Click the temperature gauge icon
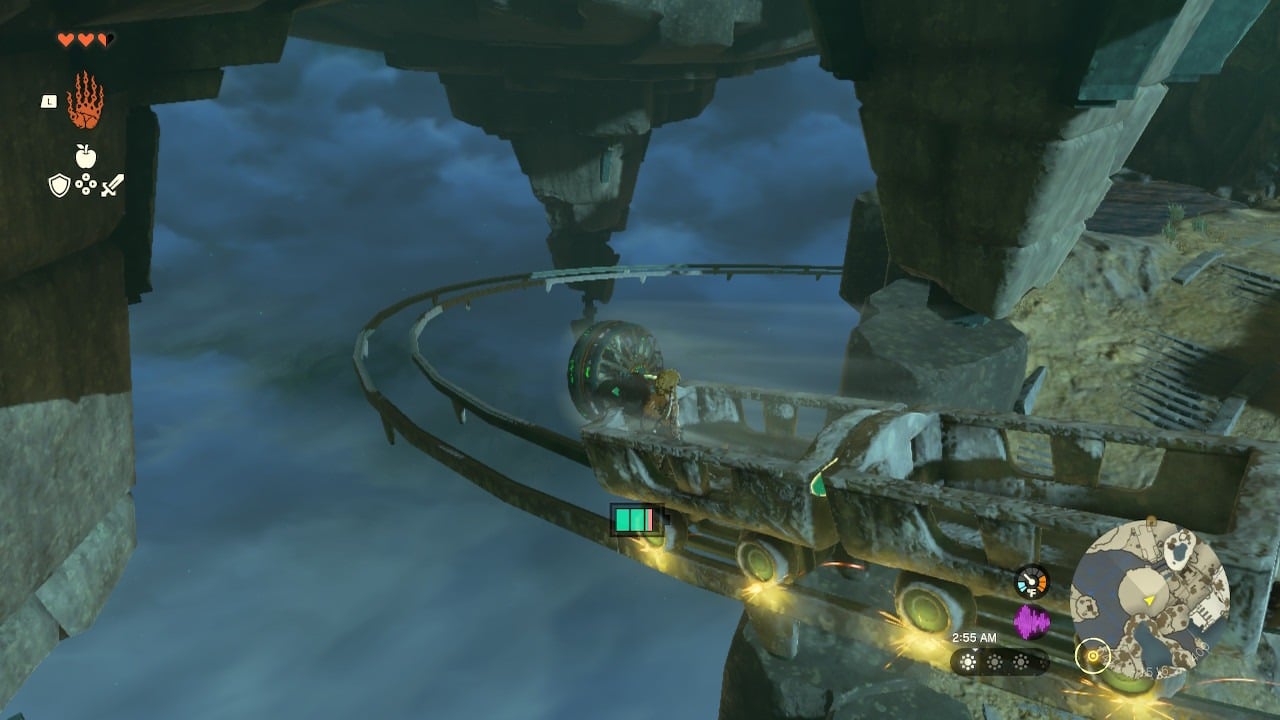The height and width of the screenshot is (720, 1280). tap(1031, 582)
